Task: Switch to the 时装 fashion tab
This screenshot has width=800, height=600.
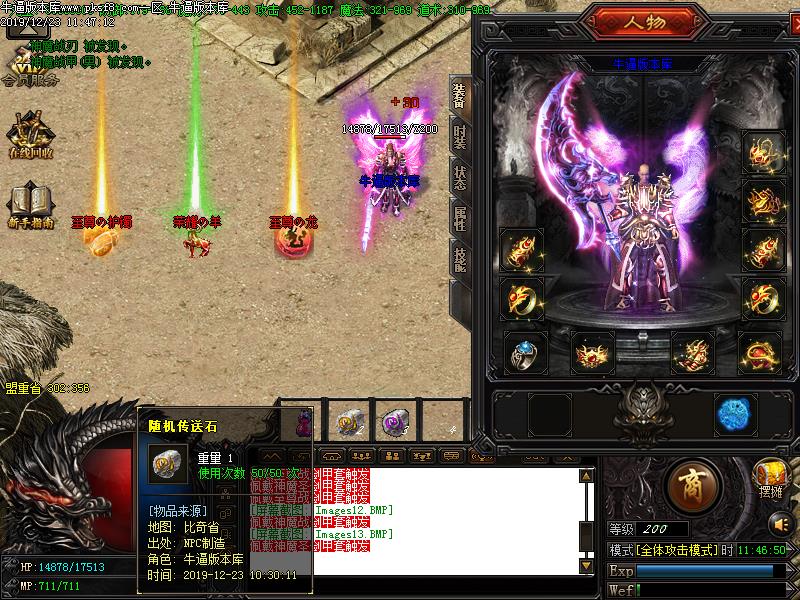Action: click(x=459, y=138)
